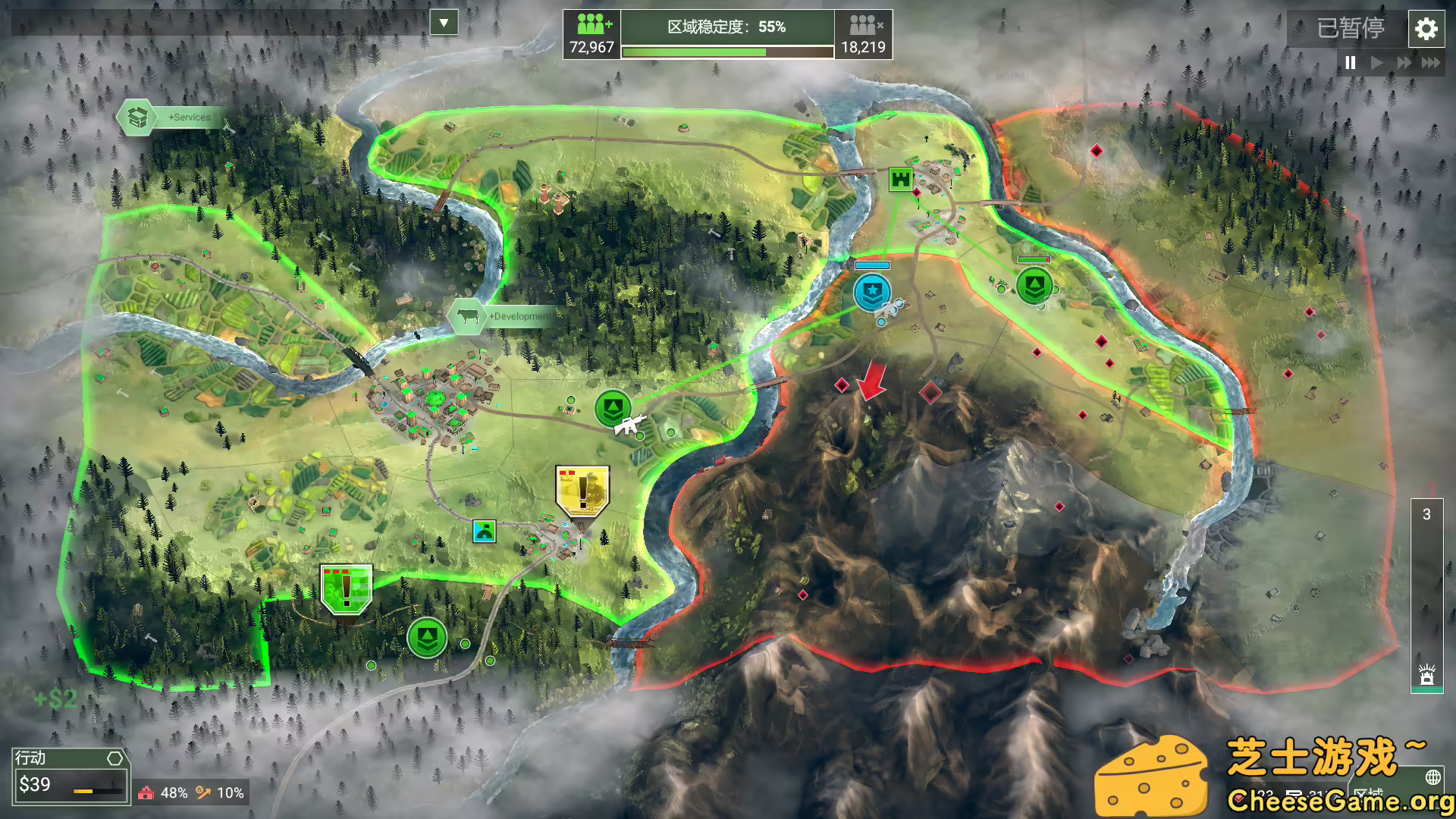1456x819 pixels.
Task: Click the blue camera event icon on the map
Action: click(484, 531)
